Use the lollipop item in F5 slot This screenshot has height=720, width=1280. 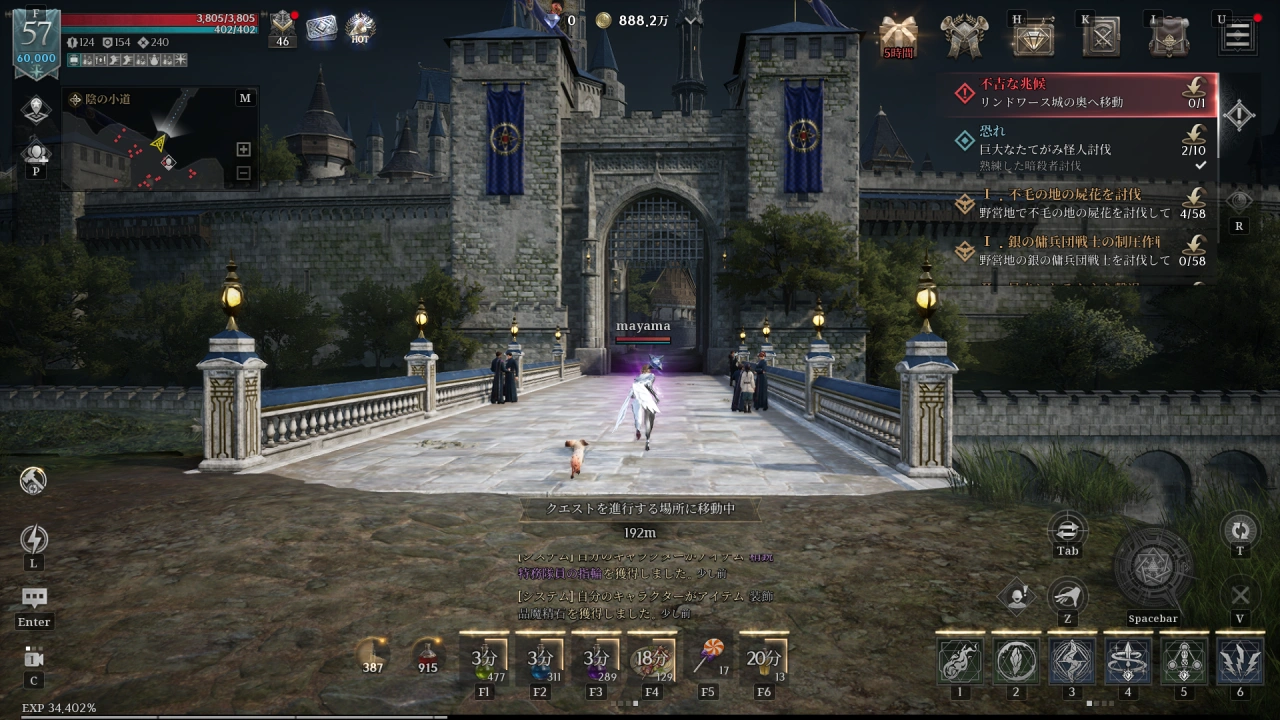708,658
